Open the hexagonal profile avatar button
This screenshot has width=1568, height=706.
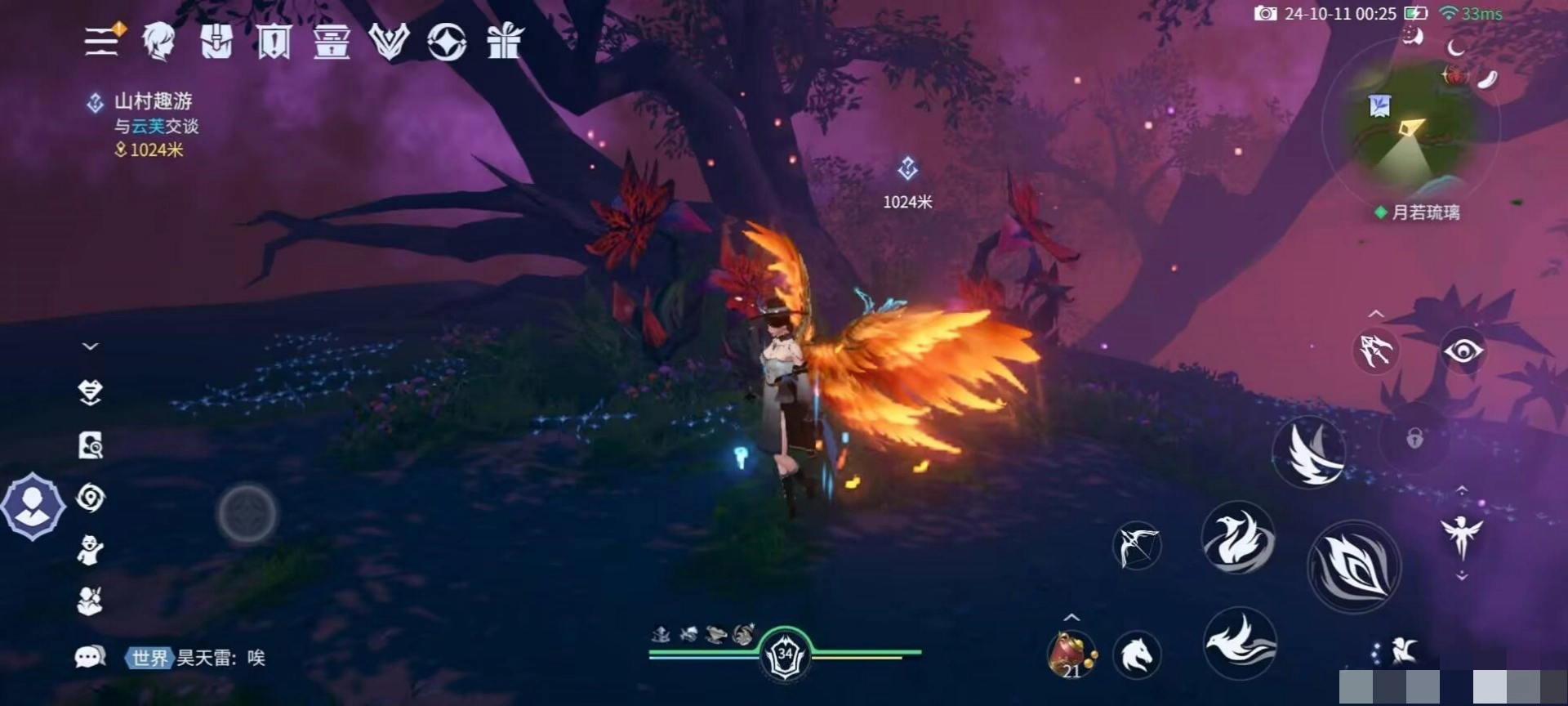tap(33, 507)
